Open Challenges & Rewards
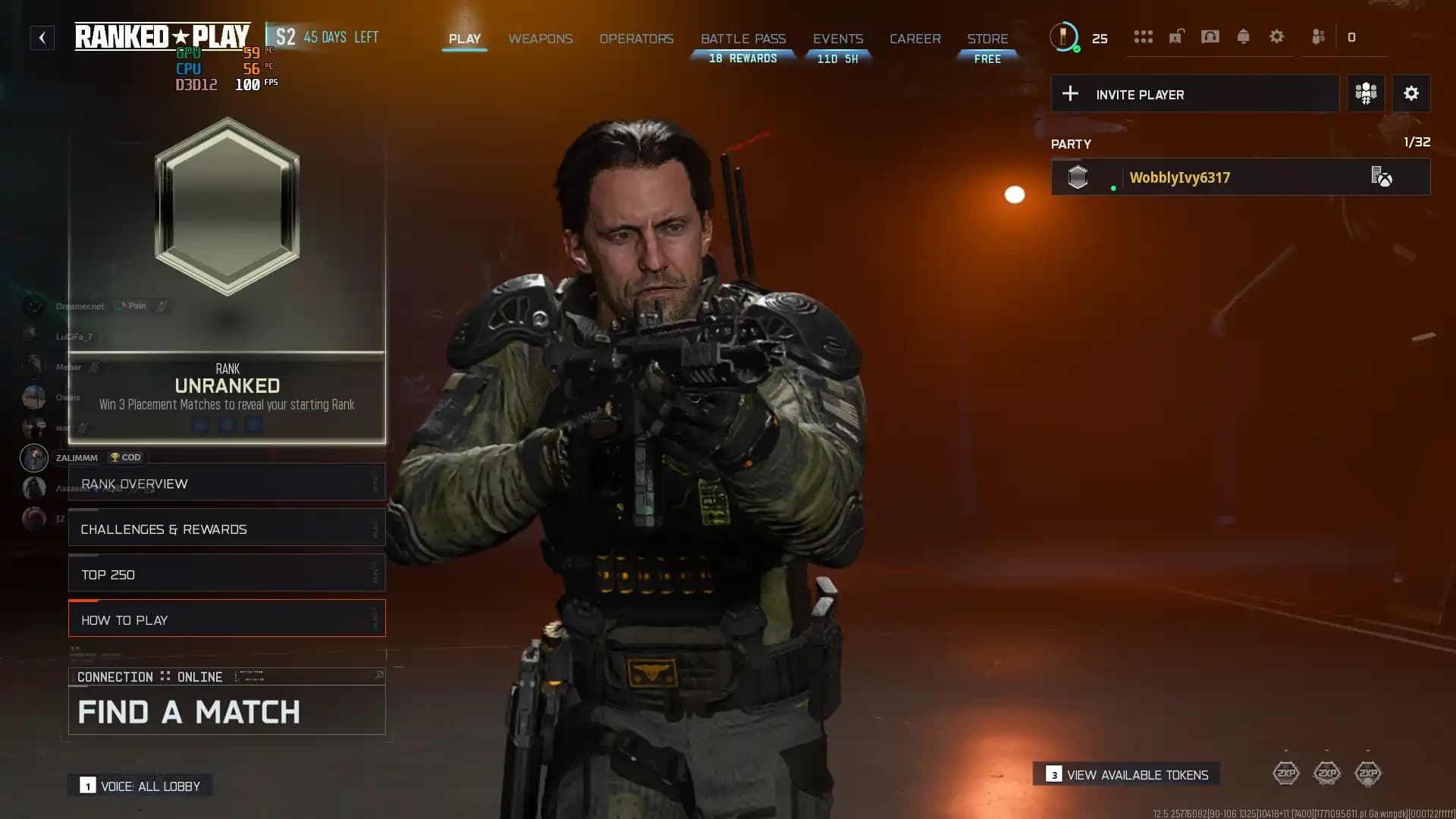The image size is (1456, 819). (x=227, y=529)
